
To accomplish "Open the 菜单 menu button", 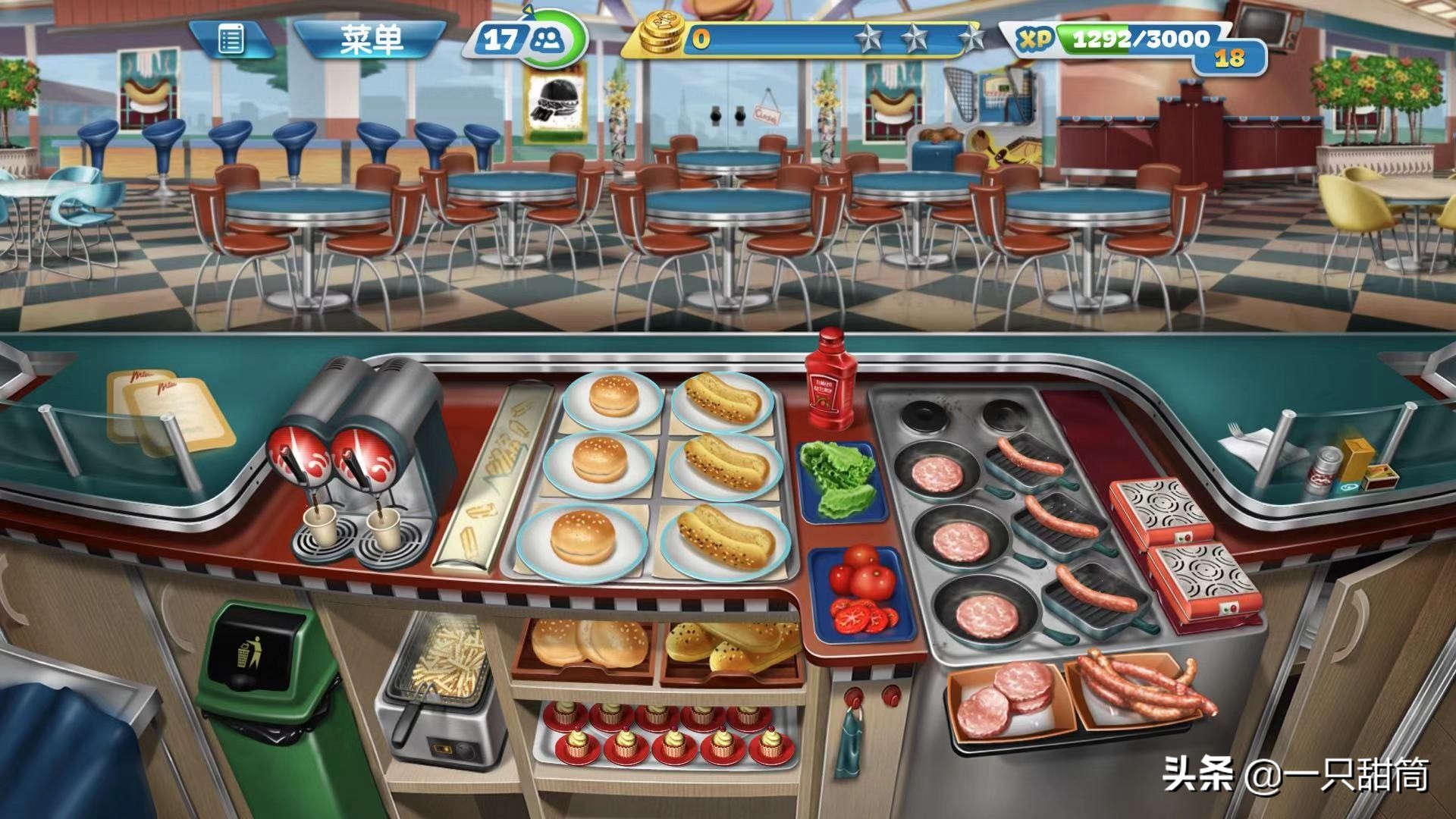I will pyautogui.click(x=370, y=39).
